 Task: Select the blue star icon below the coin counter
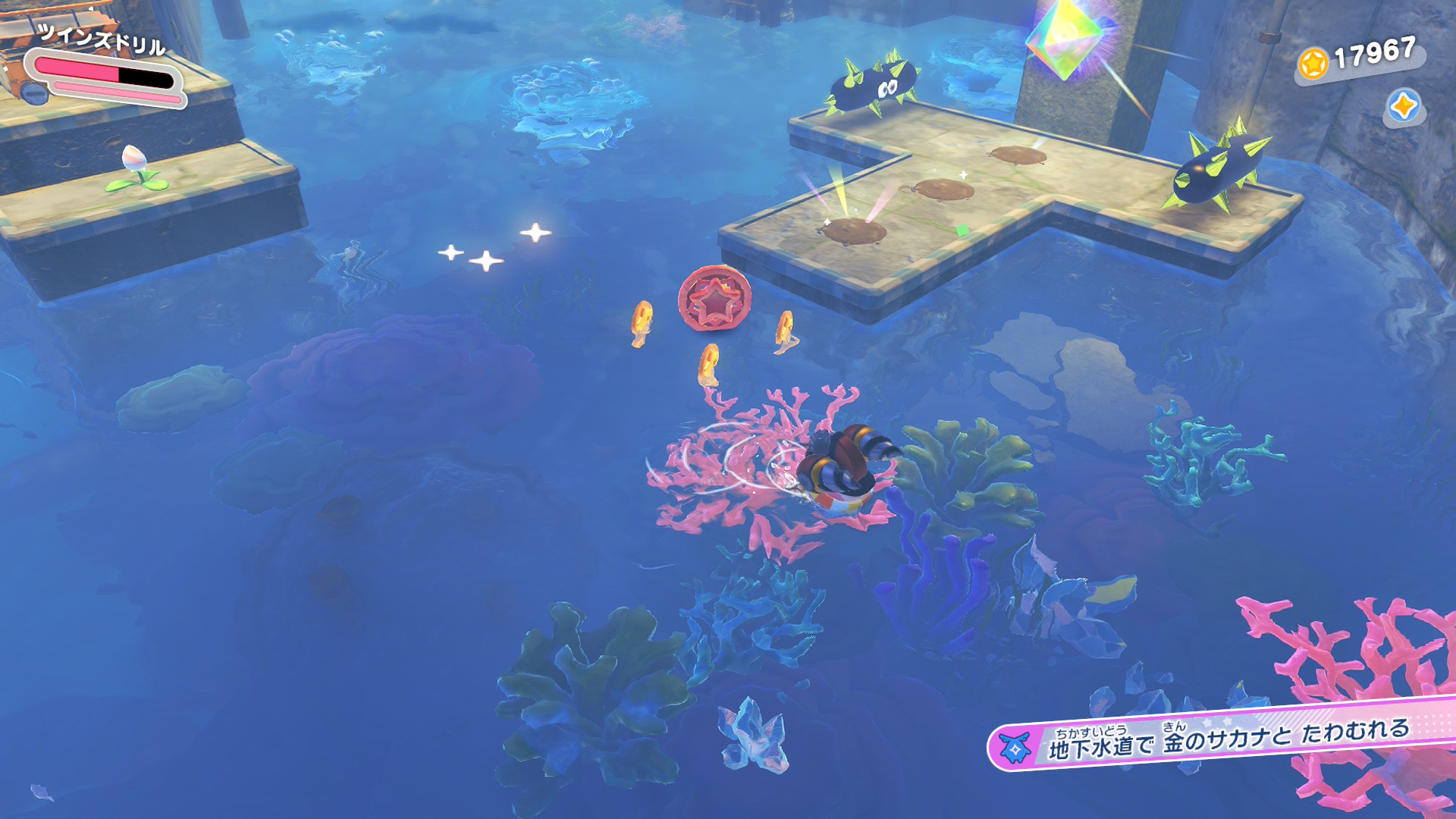pyautogui.click(x=1403, y=106)
